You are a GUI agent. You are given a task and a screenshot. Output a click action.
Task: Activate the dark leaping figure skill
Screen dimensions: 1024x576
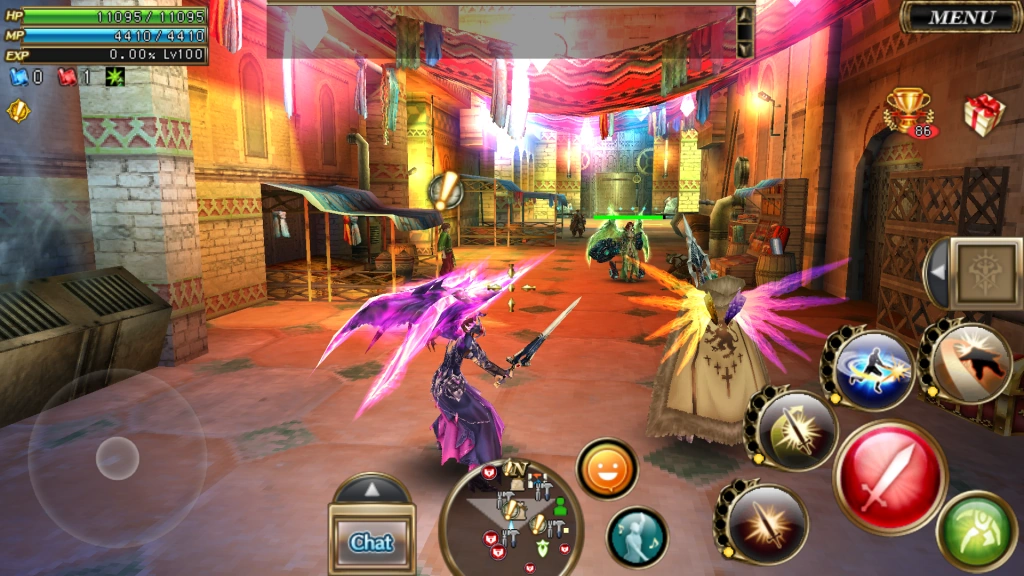tap(967, 362)
